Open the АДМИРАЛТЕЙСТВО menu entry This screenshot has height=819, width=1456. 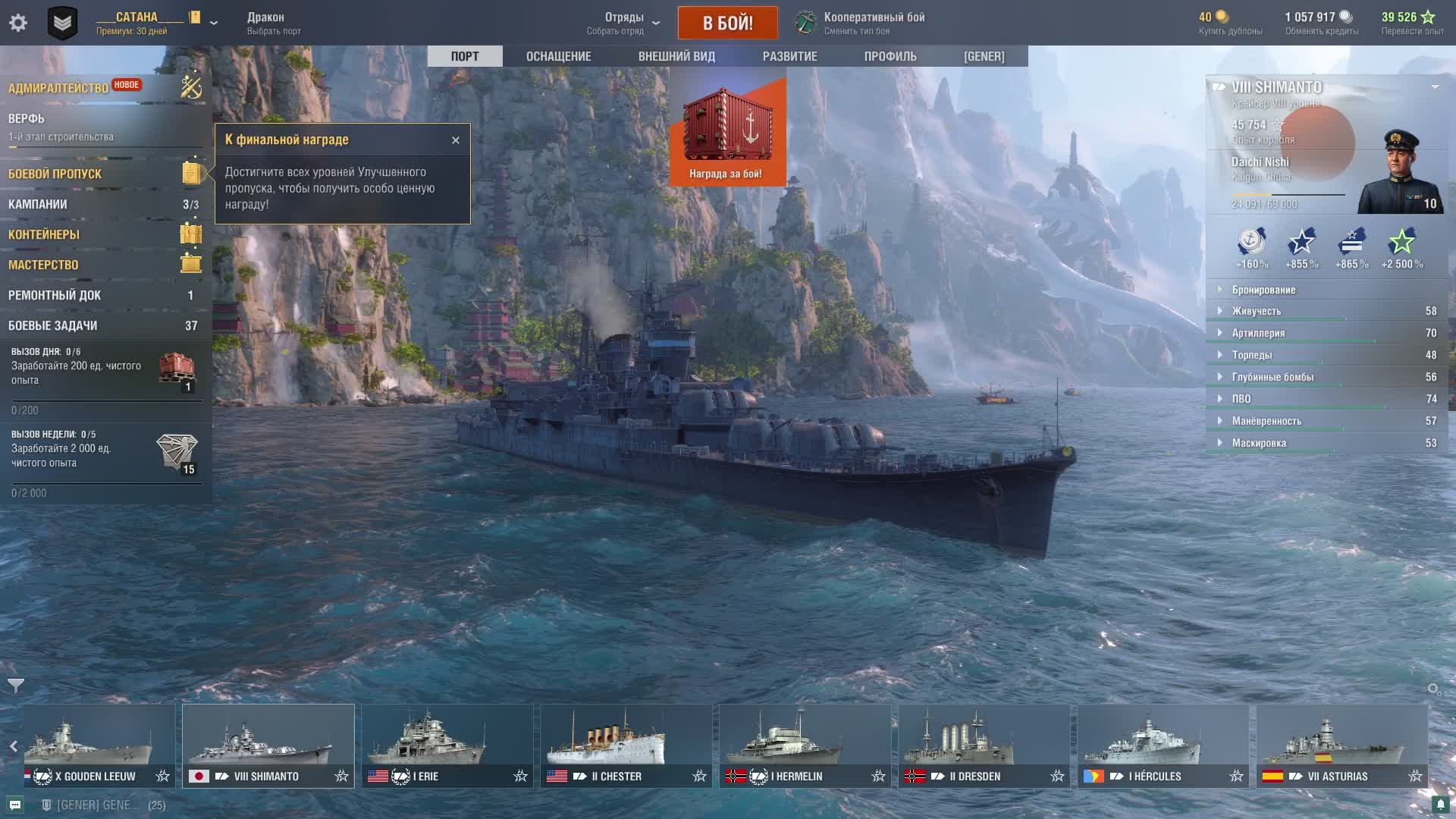coord(58,88)
